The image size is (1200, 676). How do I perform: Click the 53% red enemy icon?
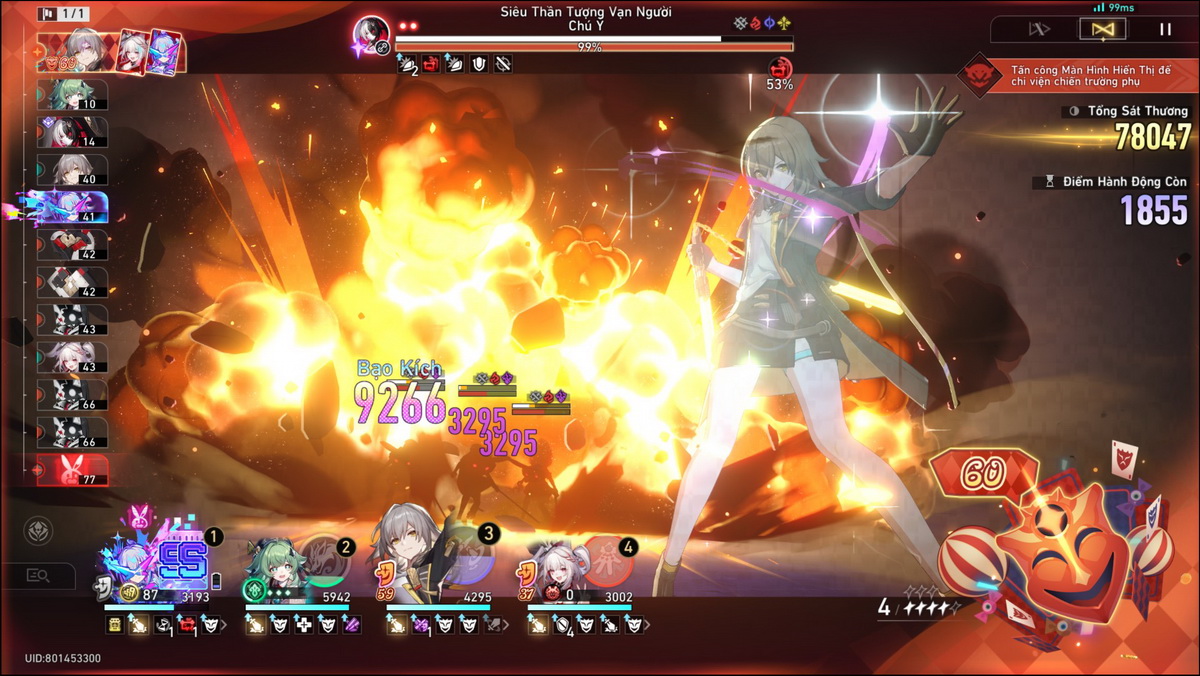pos(780,70)
